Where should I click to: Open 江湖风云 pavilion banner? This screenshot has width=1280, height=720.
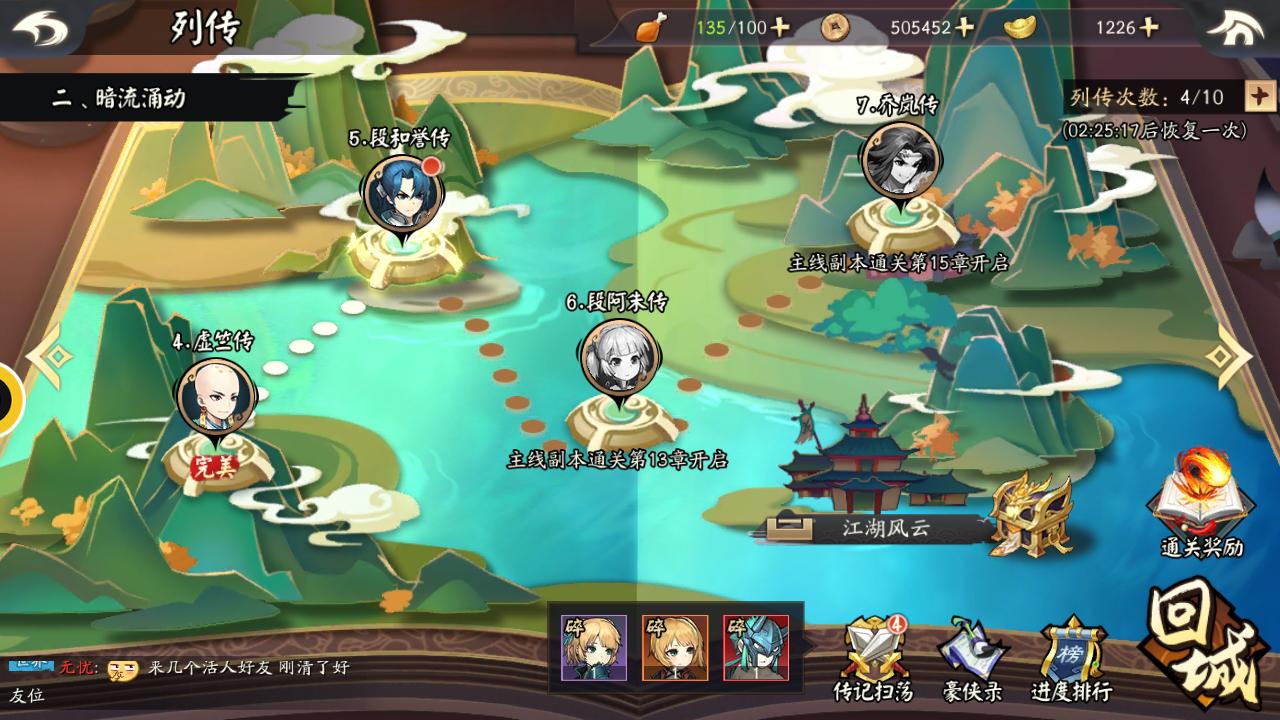pyautogui.click(x=870, y=528)
